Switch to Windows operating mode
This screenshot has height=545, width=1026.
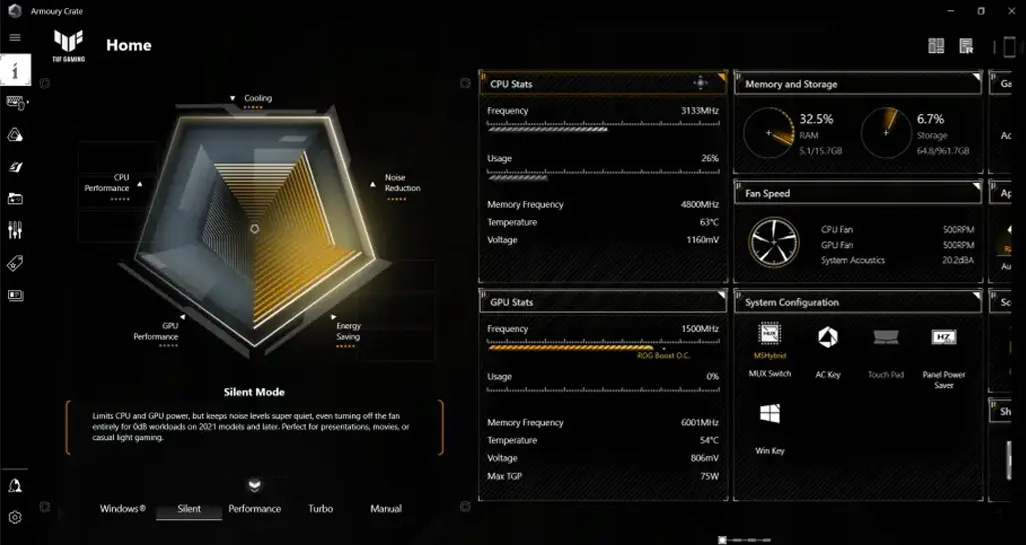click(122, 509)
